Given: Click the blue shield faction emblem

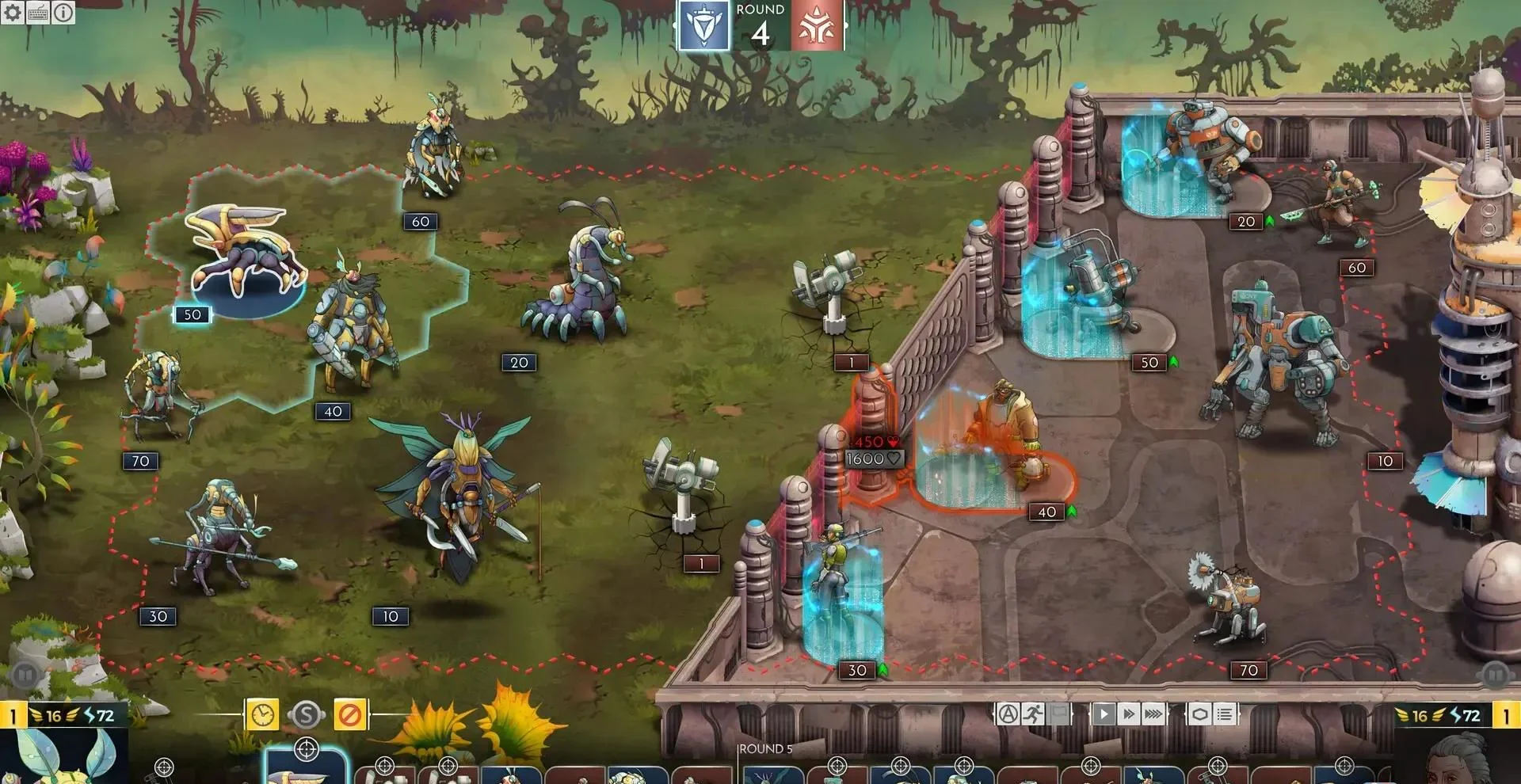Looking at the screenshot, I should [x=703, y=27].
